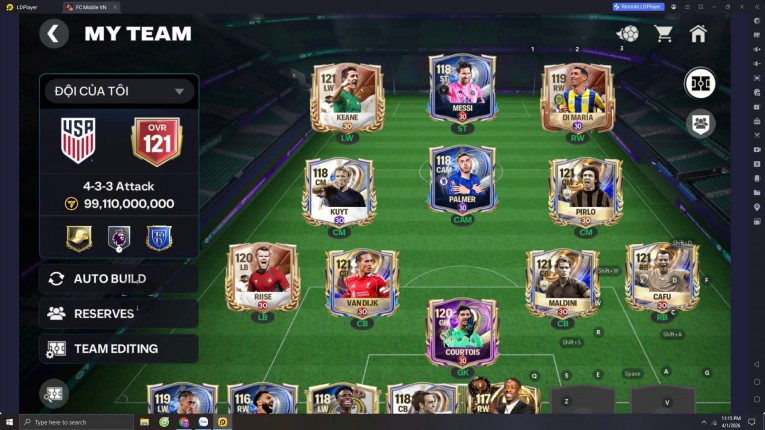Select the Keane left wing card

(347, 99)
